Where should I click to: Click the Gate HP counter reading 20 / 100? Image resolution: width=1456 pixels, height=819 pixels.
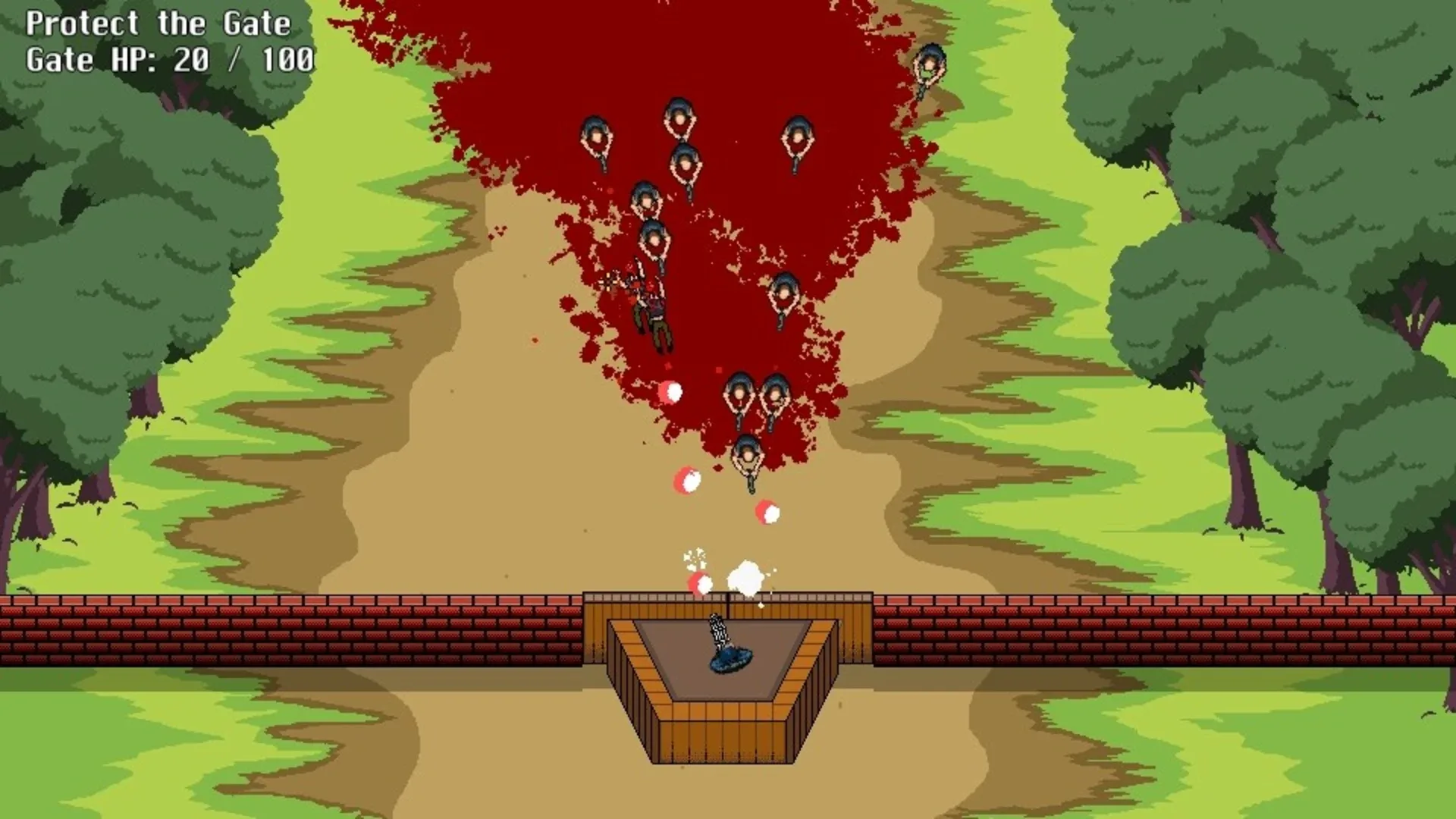pos(168,59)
